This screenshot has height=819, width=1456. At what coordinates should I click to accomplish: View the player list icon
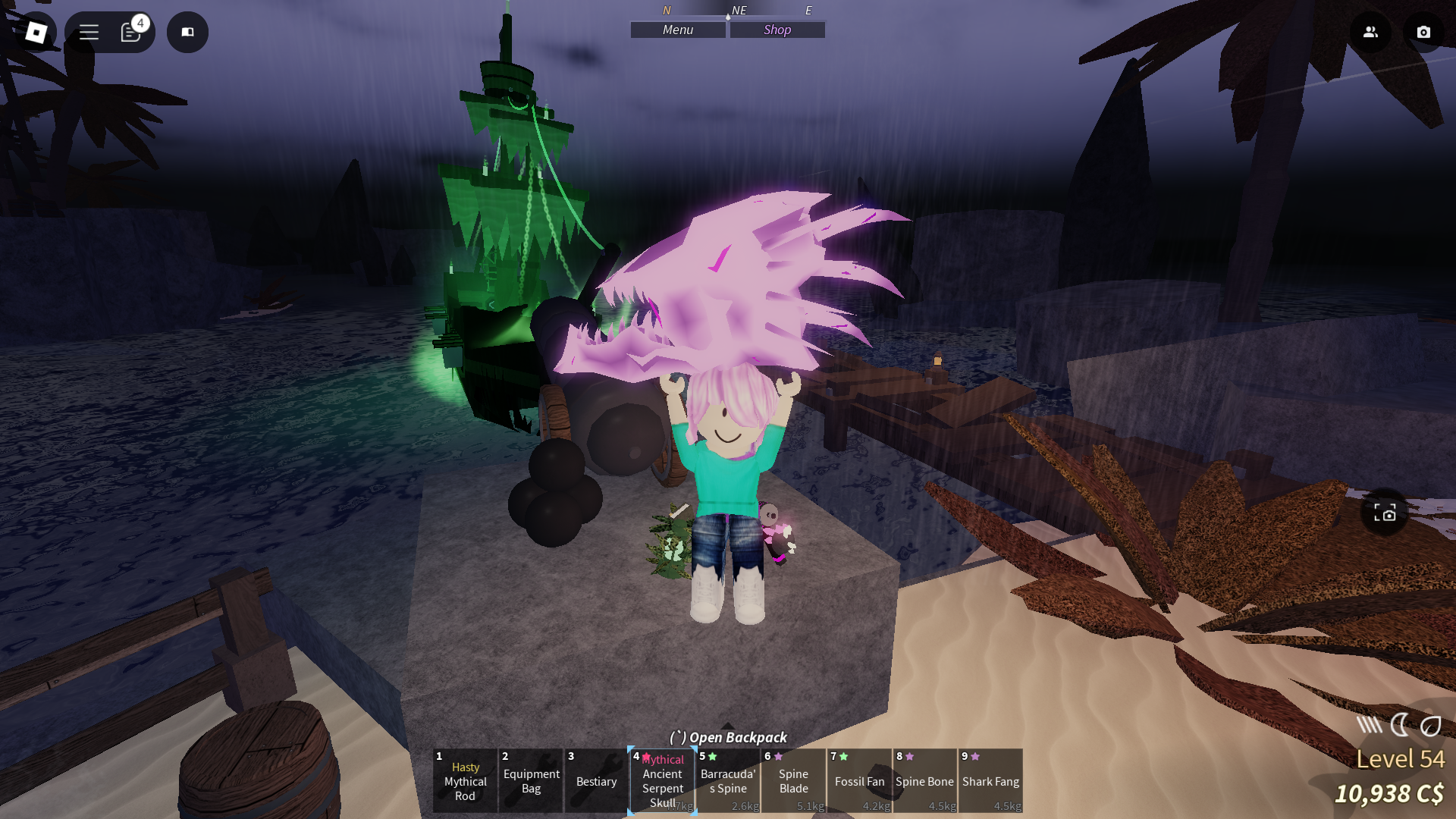1370,32
